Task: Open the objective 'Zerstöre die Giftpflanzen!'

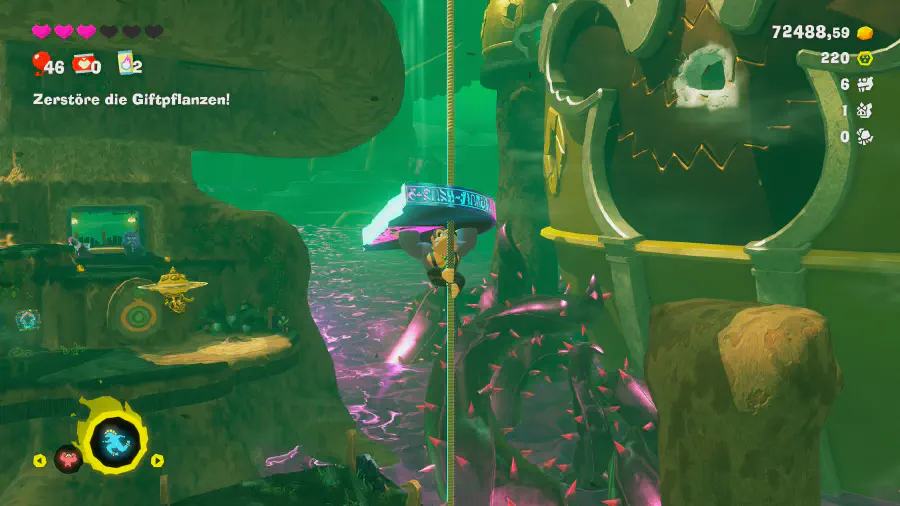Action: 132,100
